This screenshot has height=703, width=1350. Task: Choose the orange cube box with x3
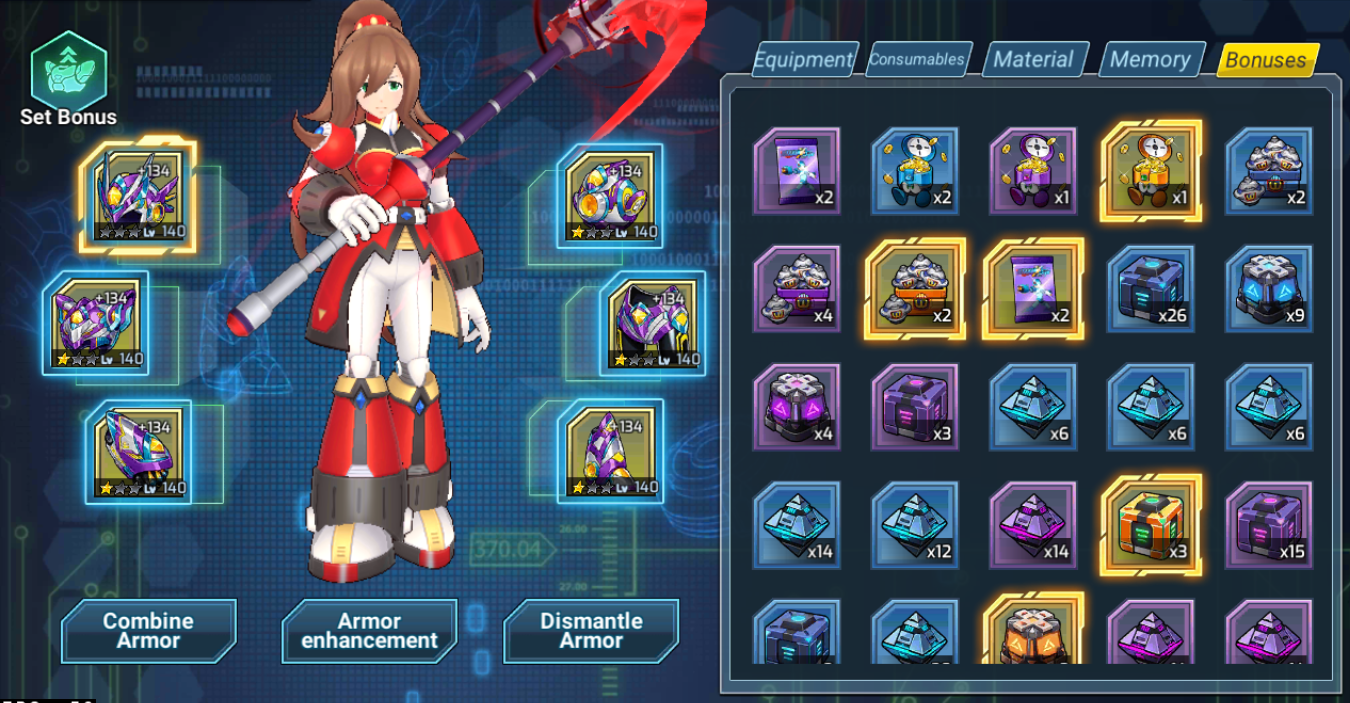(x=1151, y=525)
